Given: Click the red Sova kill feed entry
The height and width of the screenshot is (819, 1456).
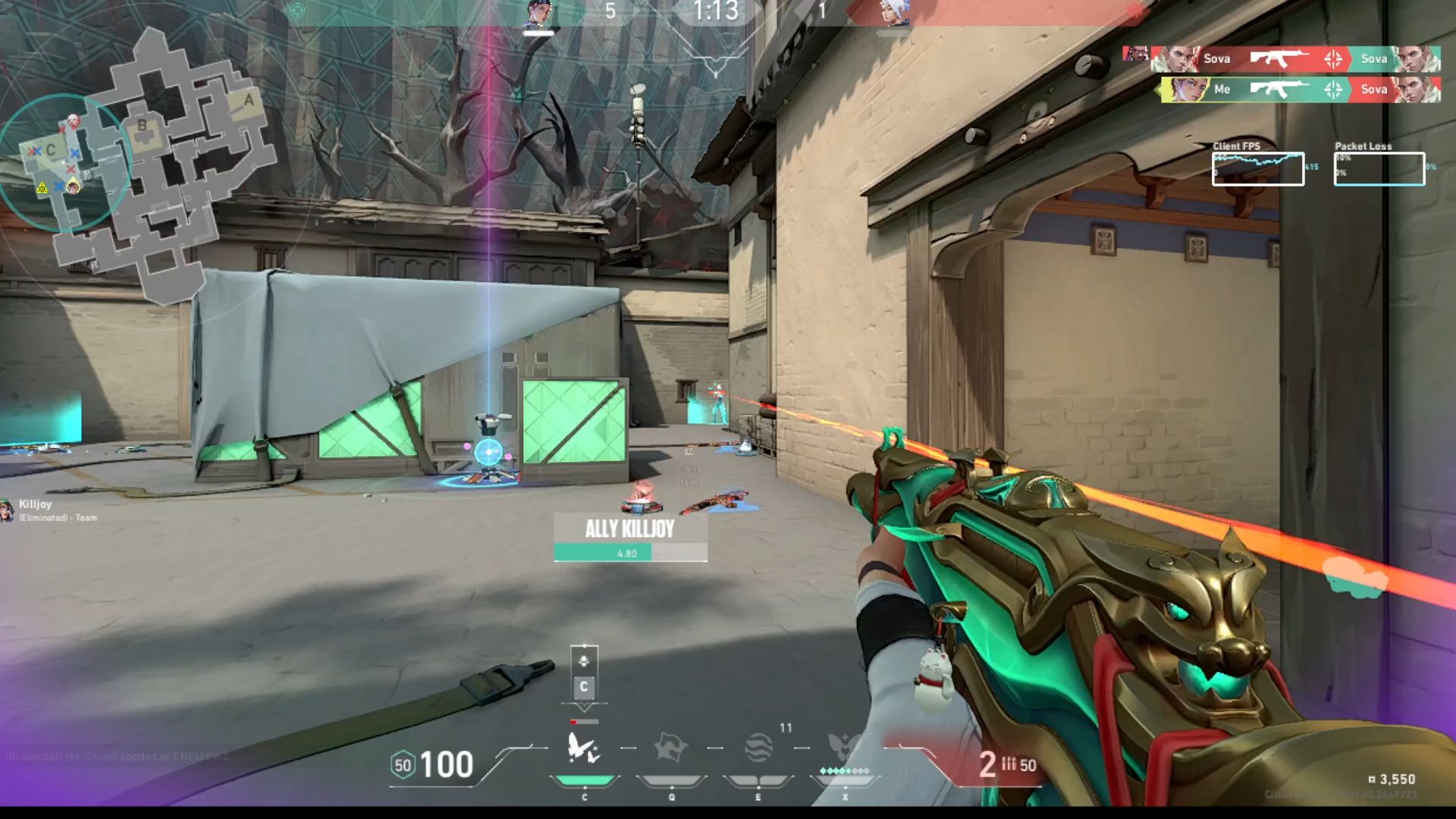Looking at the screenshot, I should pos(1283,58).
